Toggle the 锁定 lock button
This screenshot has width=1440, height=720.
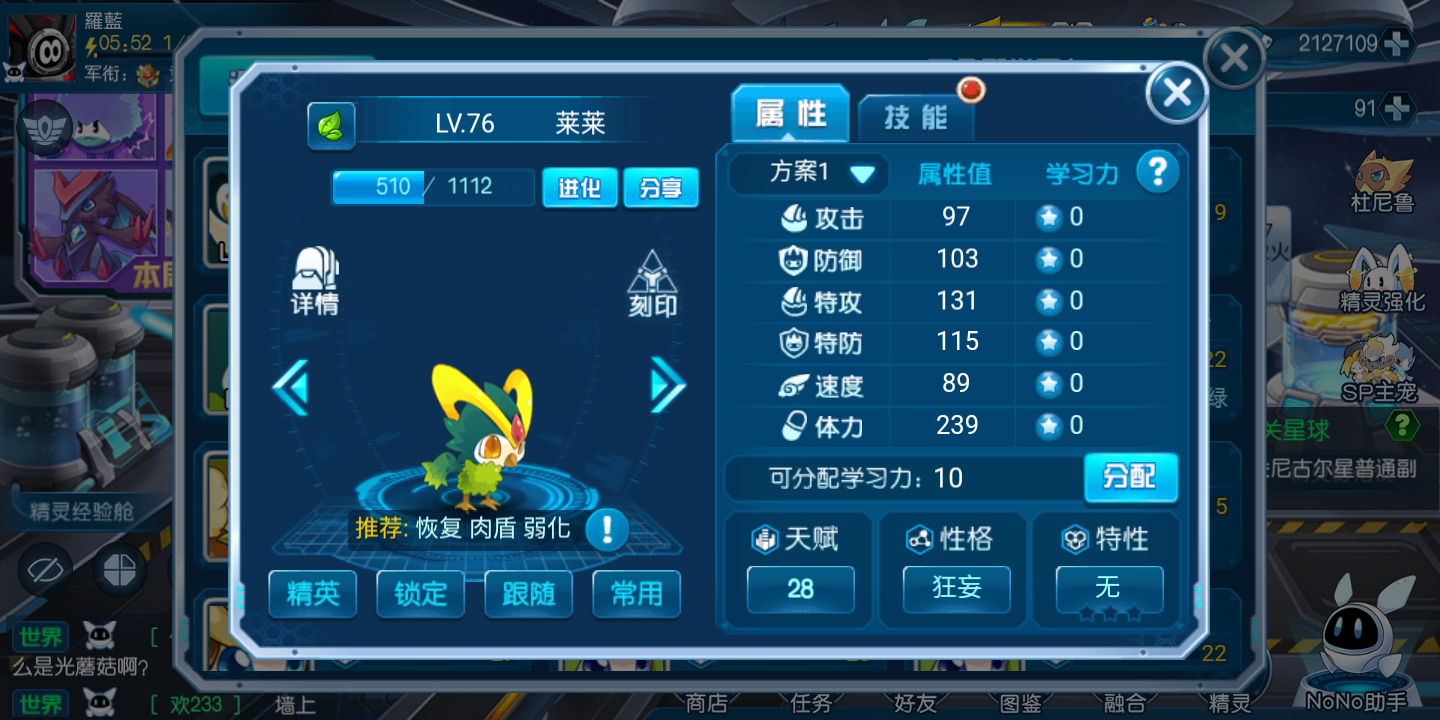420,594
